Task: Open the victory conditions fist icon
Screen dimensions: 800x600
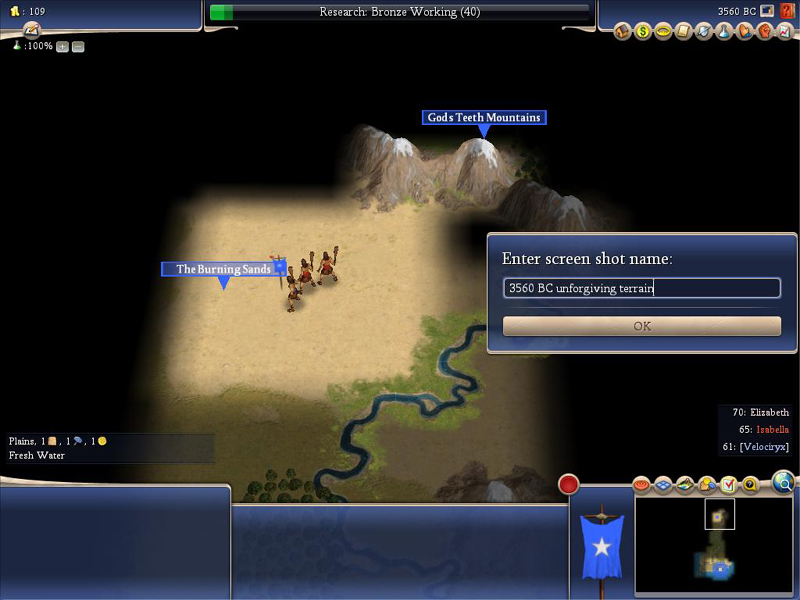Action: (764, 32)
